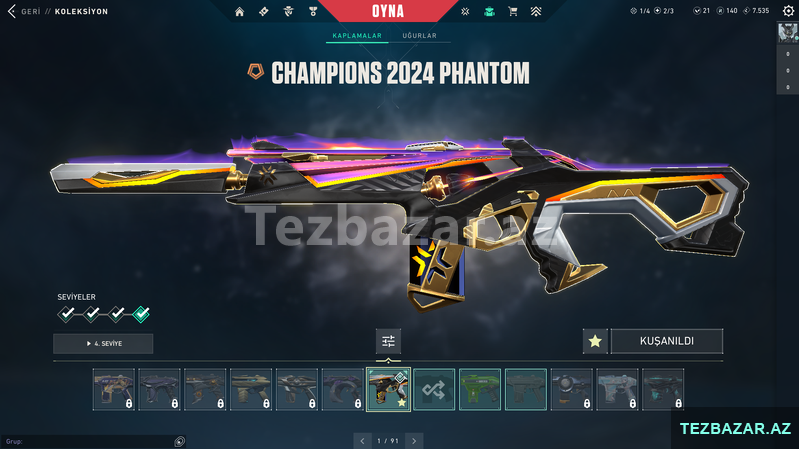Click the red OYNA play button
The image size is (799, 449).
pos(400,11)
